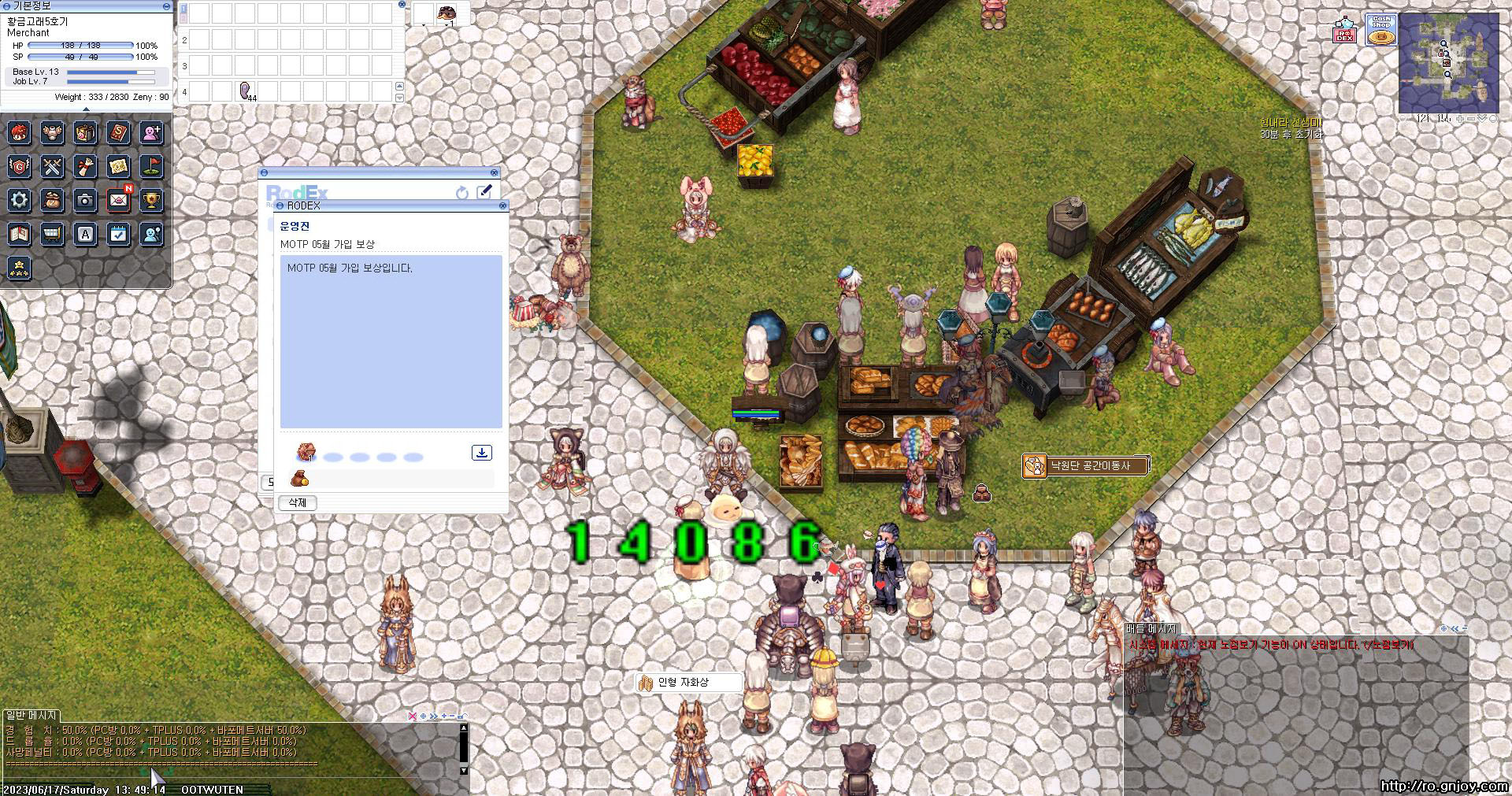Open the mail envelope icon marked N

(119, 200)
